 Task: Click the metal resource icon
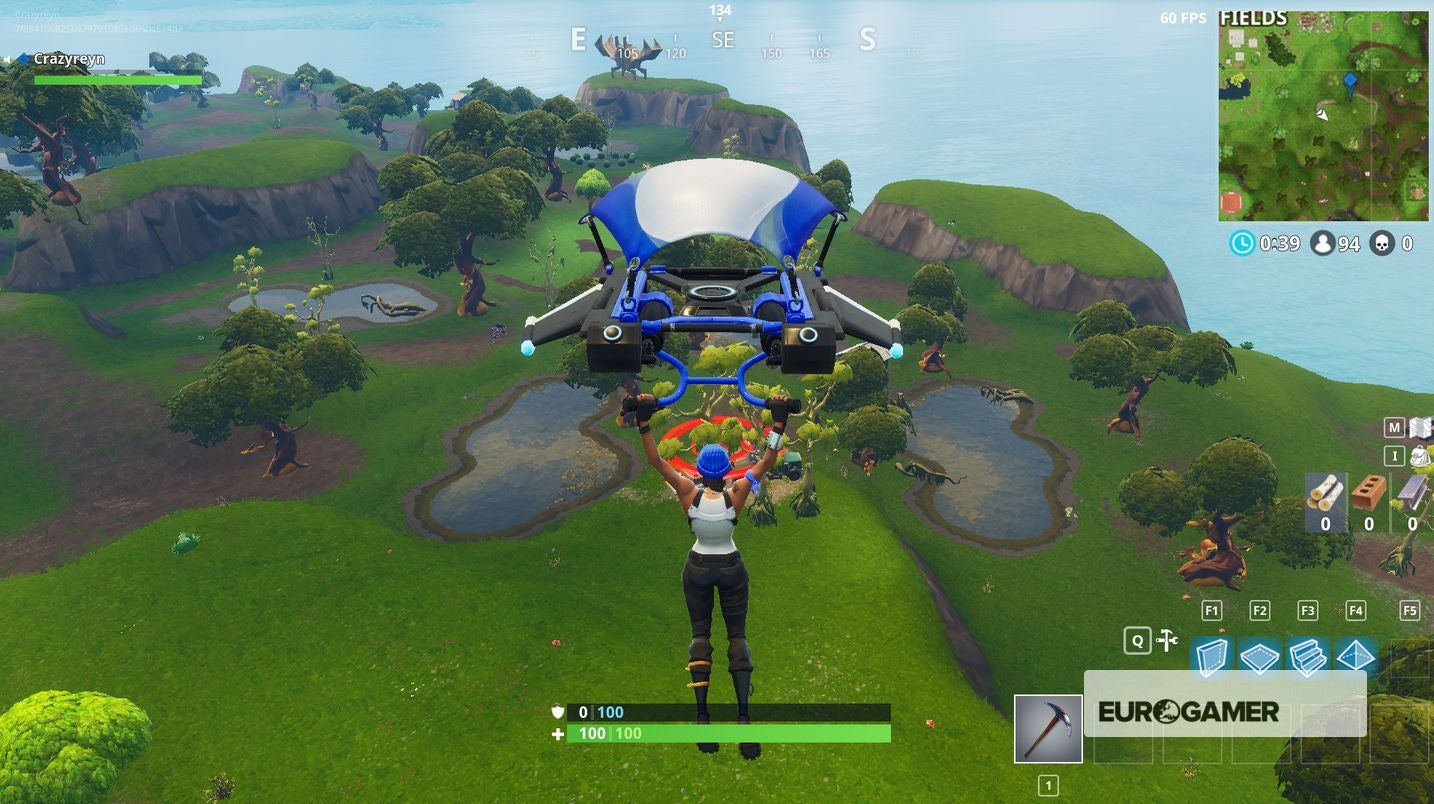click(x=1410, y=493)
